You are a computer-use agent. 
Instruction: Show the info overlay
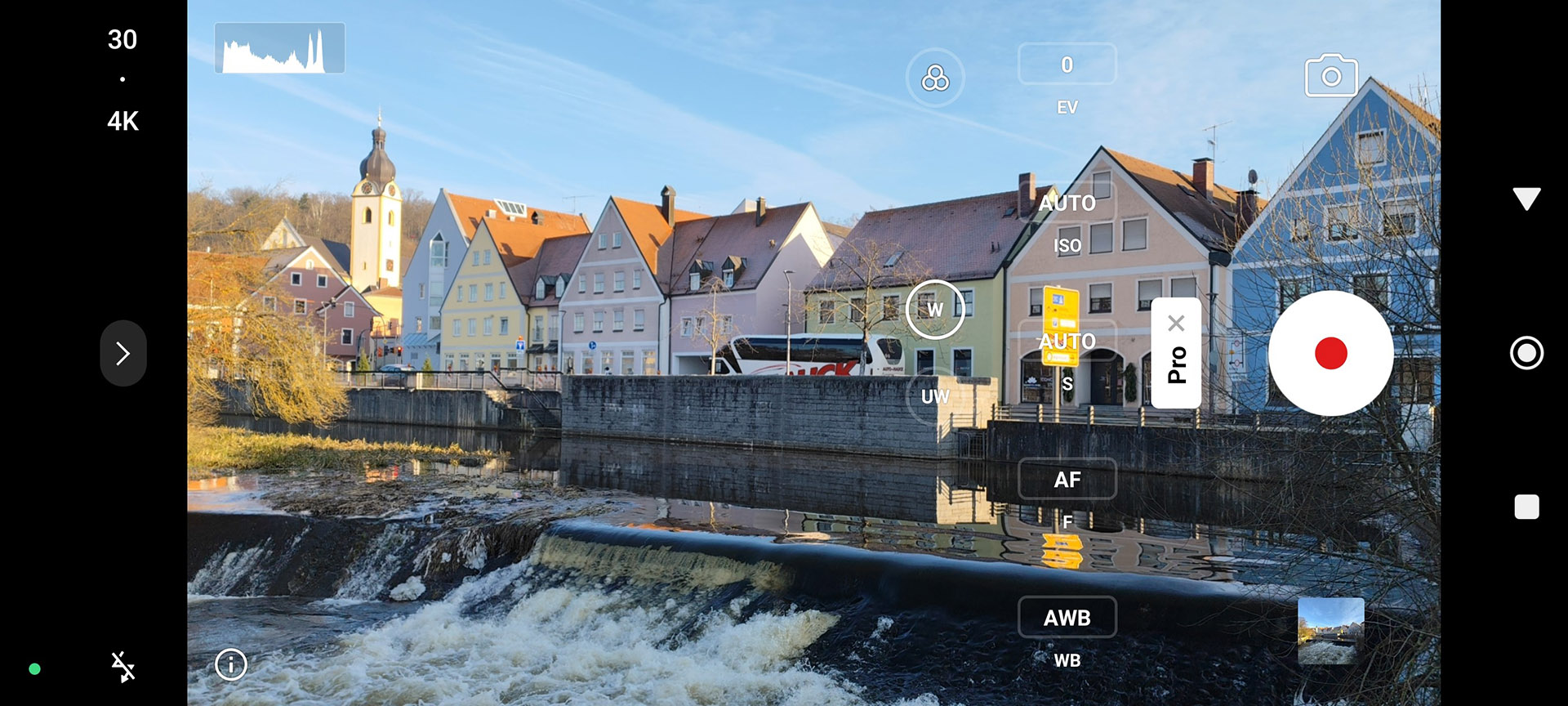231,664
